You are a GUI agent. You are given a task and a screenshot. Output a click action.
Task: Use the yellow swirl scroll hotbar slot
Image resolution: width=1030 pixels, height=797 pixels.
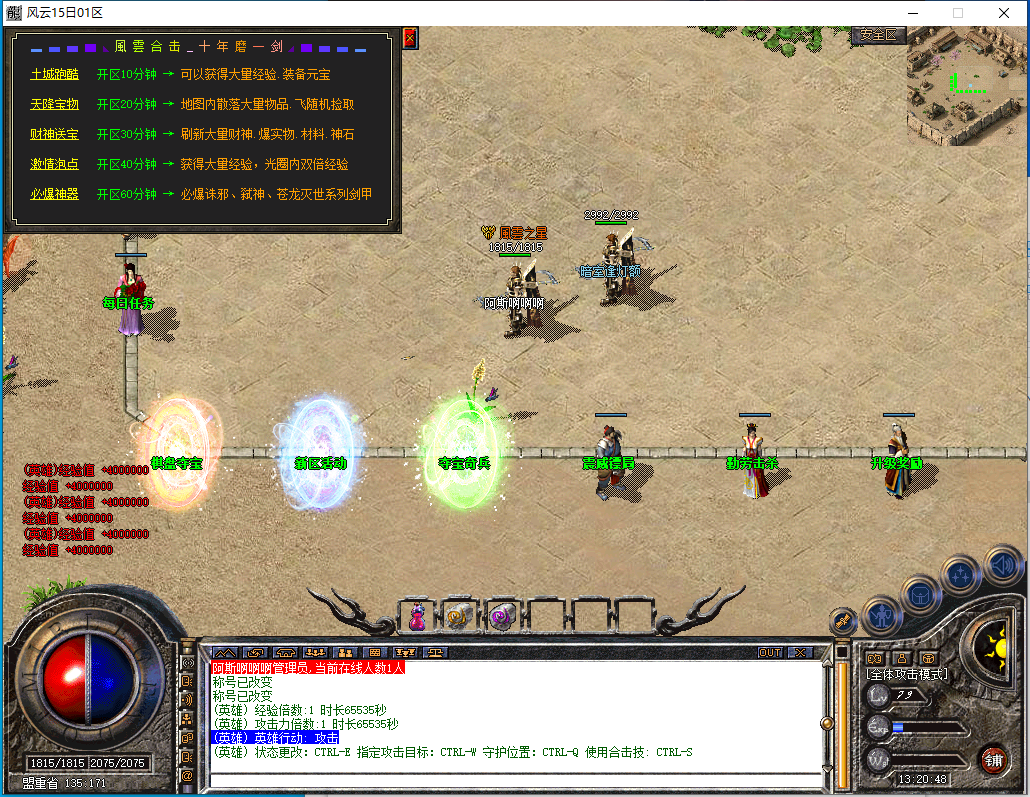458,616
